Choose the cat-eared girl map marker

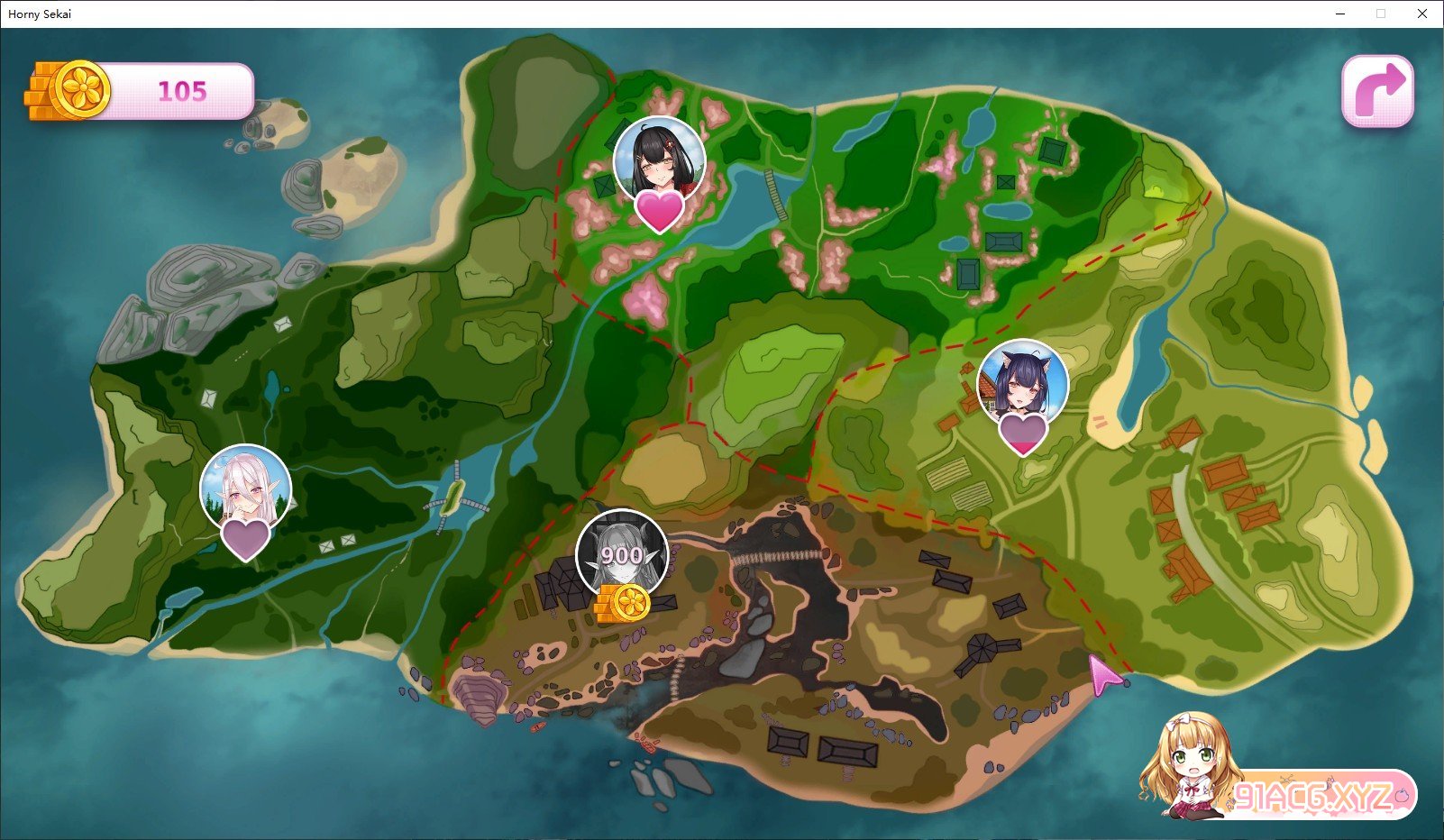(x=1022, y=384)
